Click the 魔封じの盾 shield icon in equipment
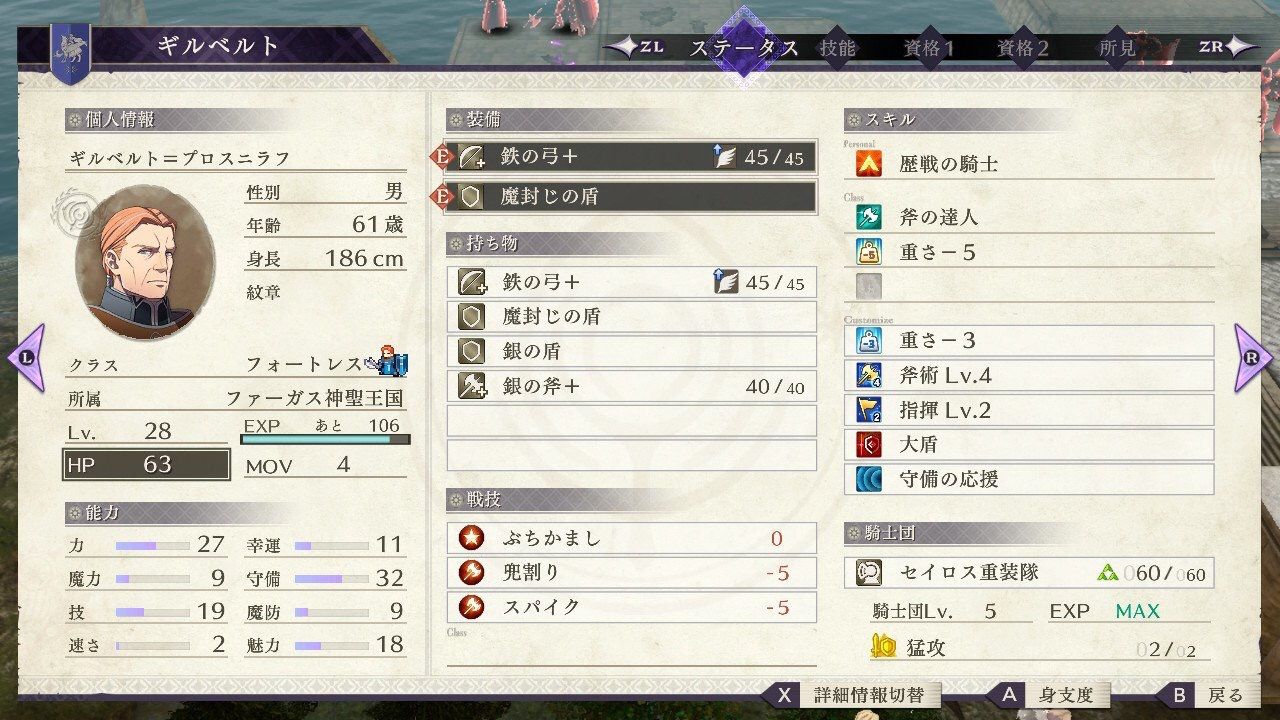Viewport: 1280px width, 720px height. (x=470, y=197)
